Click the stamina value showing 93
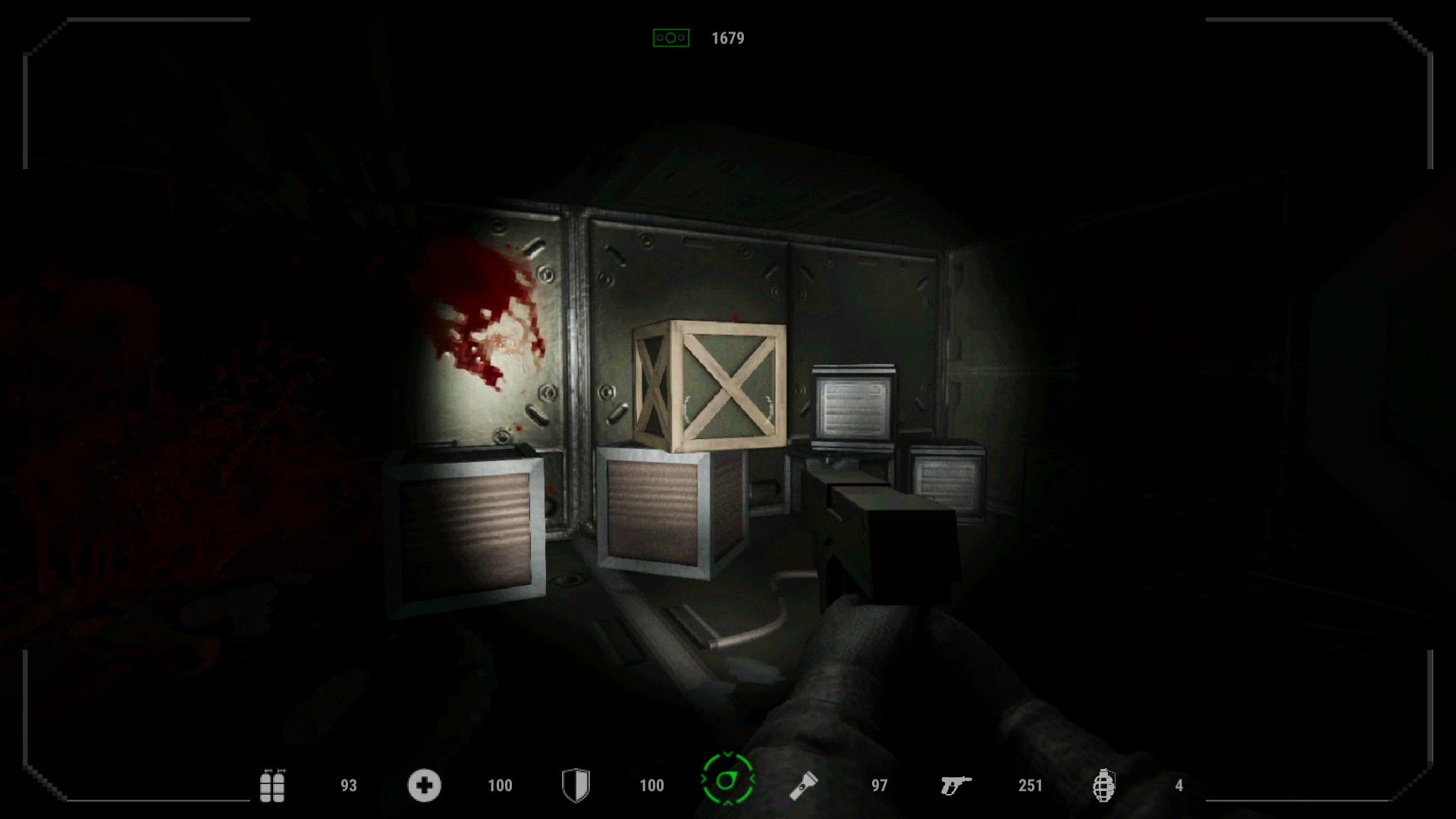 tap(348, 786)
